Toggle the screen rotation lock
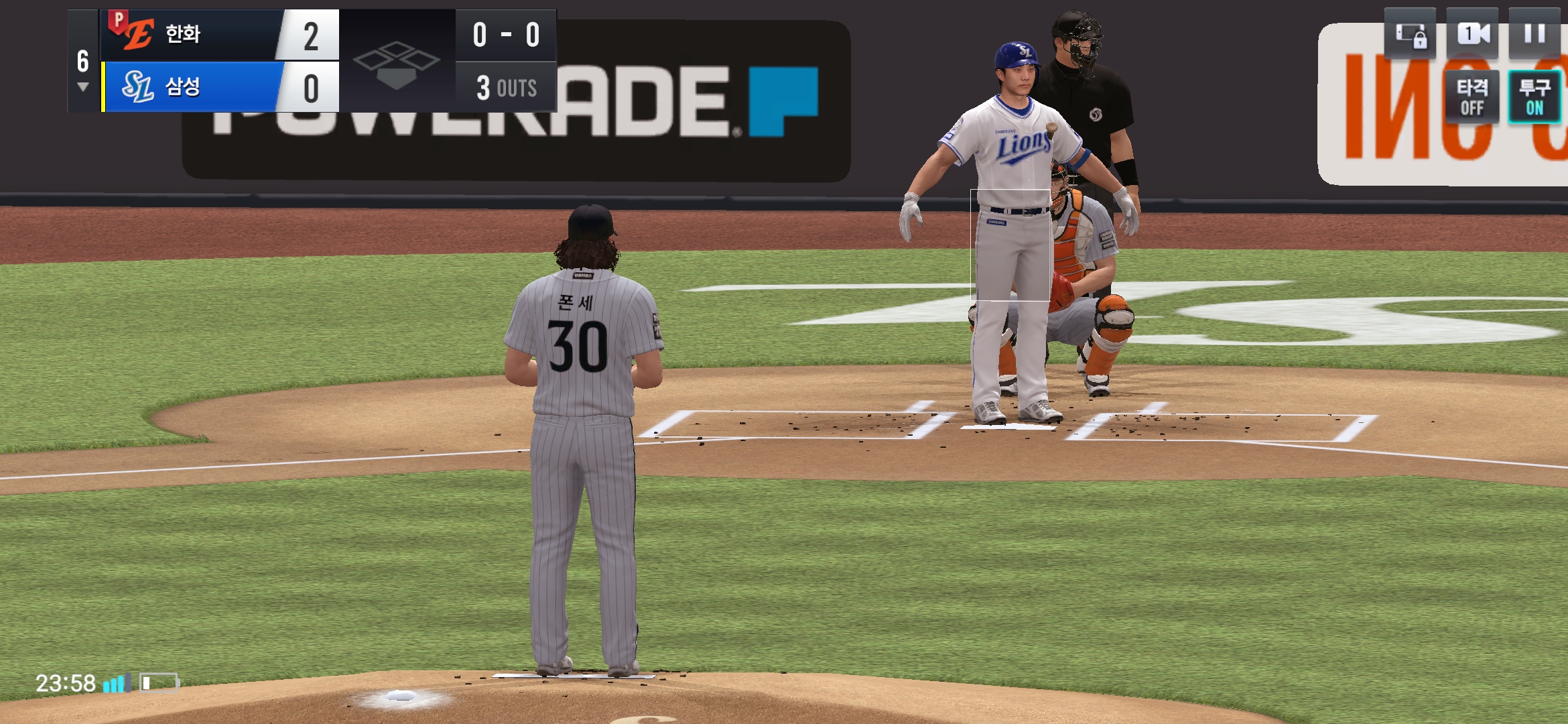 tap(1410, 35)
